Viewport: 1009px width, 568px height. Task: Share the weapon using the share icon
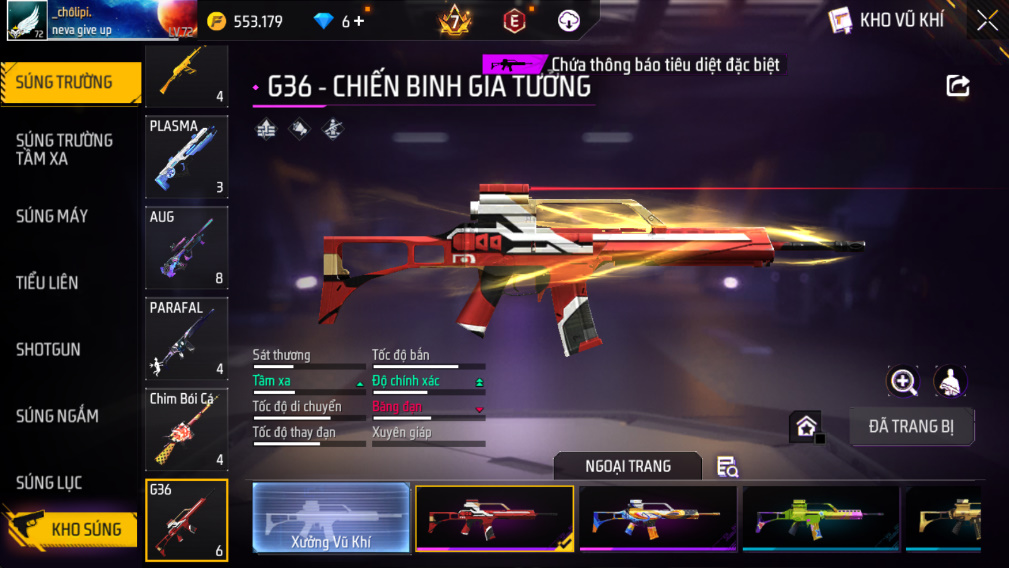pyautogui.click(x=958, y=86)
